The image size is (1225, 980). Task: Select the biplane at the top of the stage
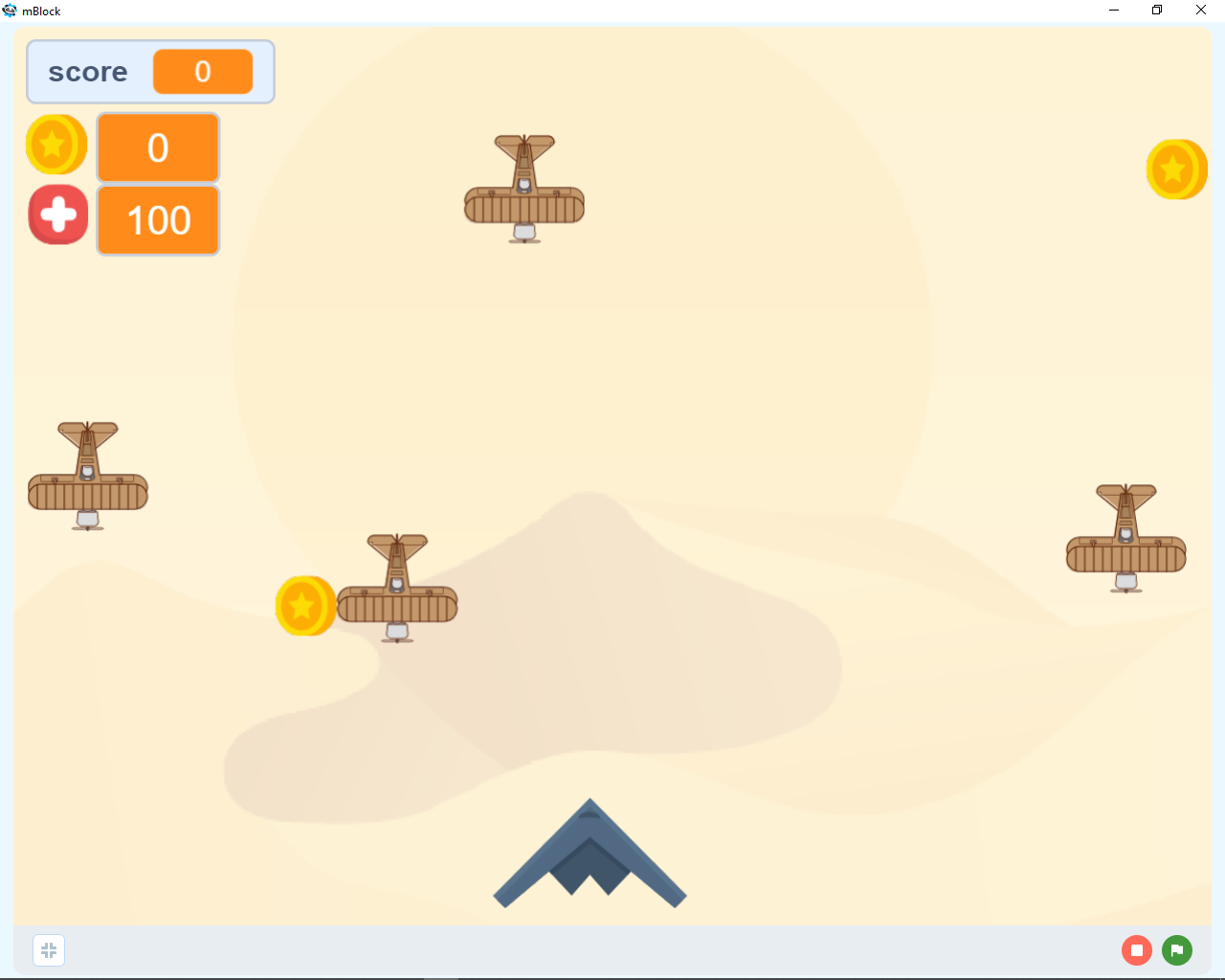[523, 189]
